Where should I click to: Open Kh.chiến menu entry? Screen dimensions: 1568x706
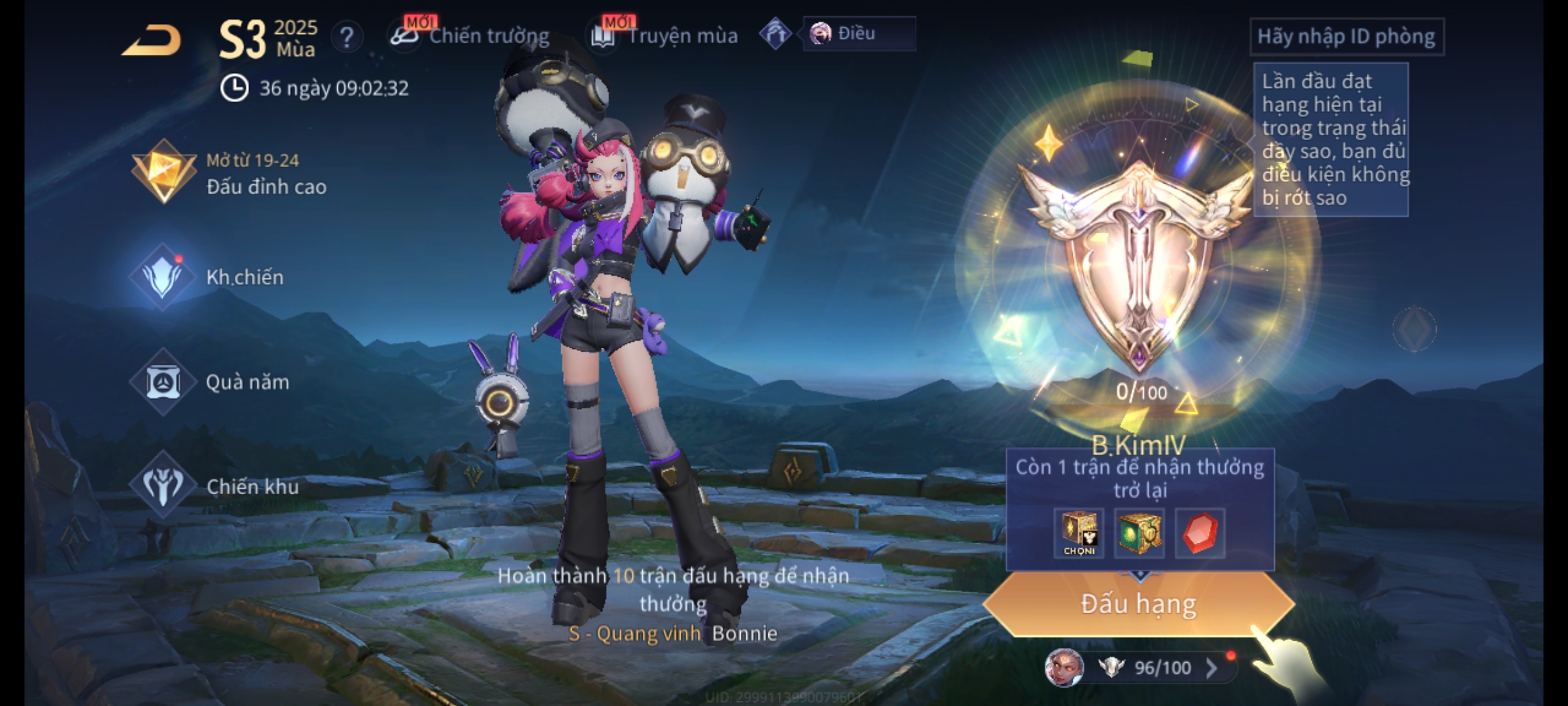click(x=210, y=277)
